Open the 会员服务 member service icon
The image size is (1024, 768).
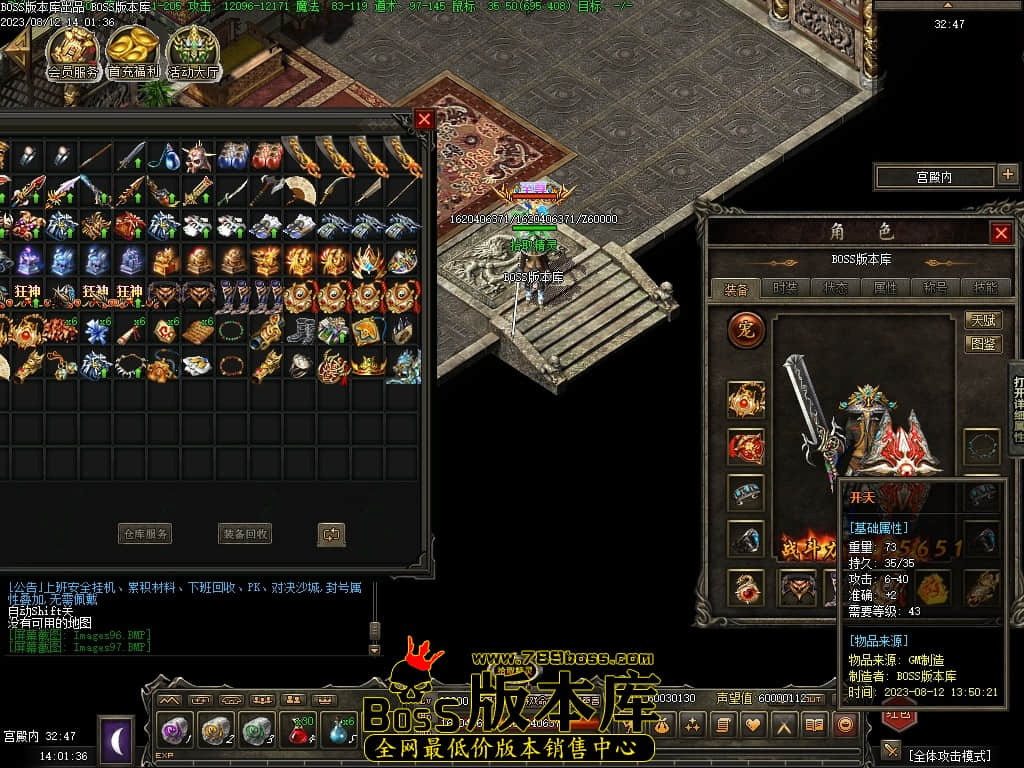pyautogui.click(x=73, y=51)
